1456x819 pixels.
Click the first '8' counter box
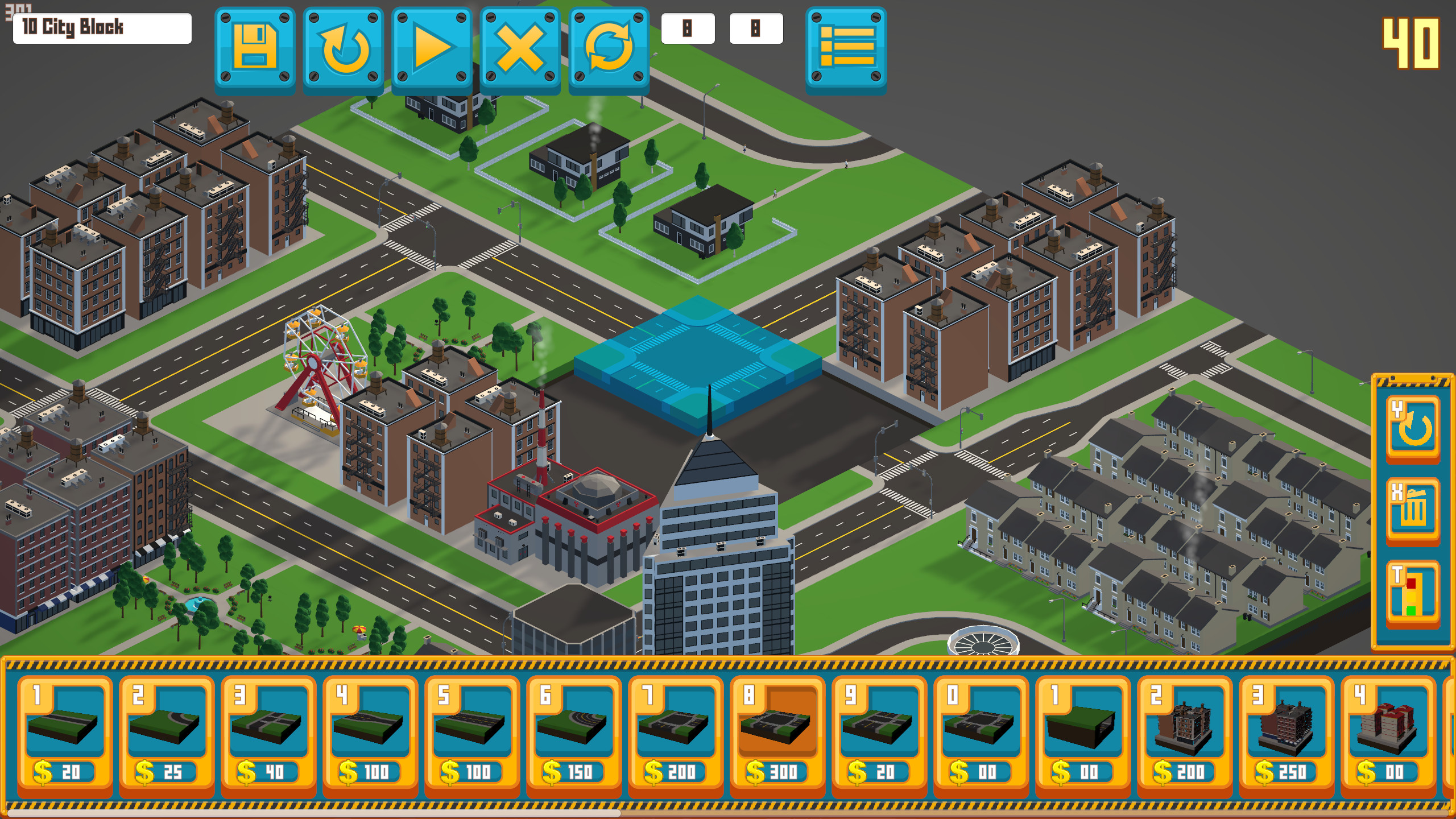pyautogui.click(x=689, y=28)
